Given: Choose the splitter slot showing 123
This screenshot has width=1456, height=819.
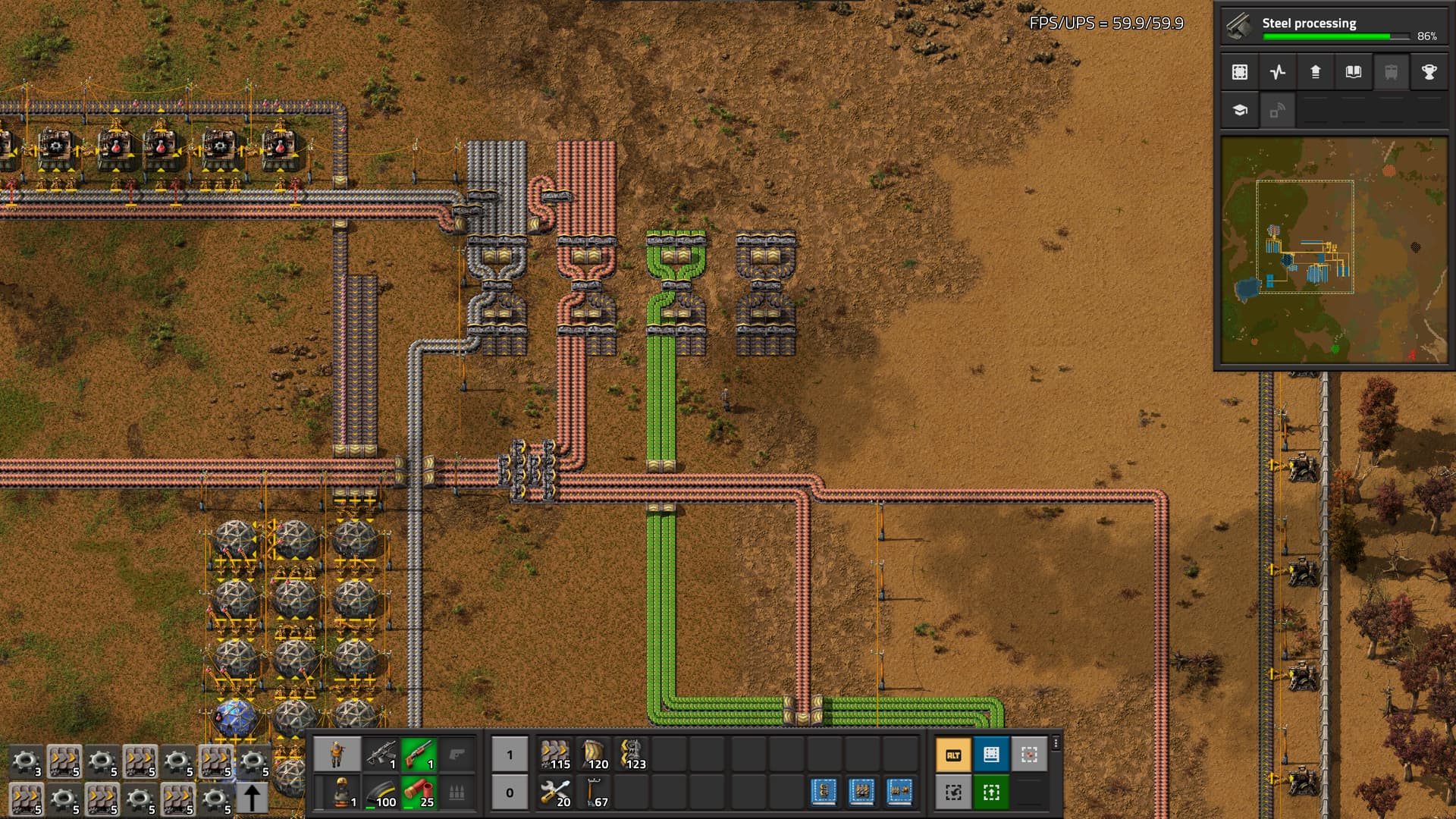Looking at the screenshot, I should coord(631,755).
